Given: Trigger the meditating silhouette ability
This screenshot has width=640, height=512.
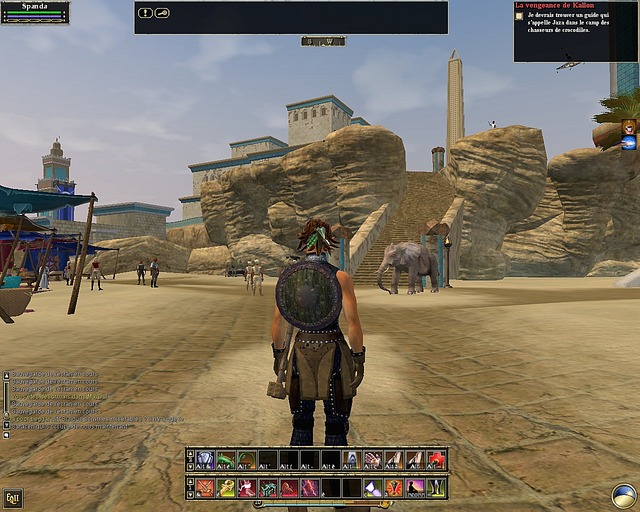Looking at the screenshot, I should pyautogui.click(x=415, y=488).
